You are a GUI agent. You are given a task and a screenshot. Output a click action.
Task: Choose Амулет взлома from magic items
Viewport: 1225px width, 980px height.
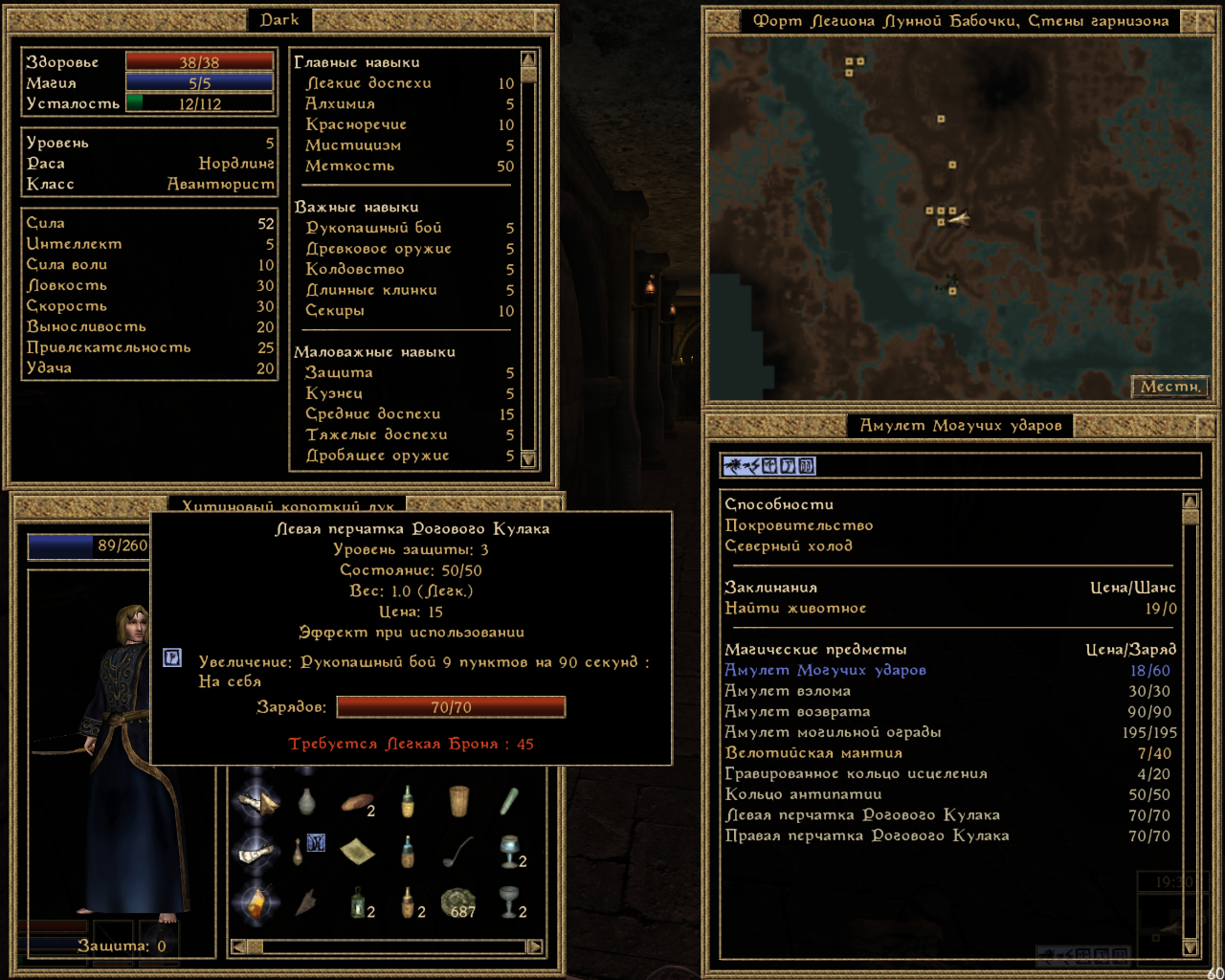pyautogui.click(x=788, y=691)
